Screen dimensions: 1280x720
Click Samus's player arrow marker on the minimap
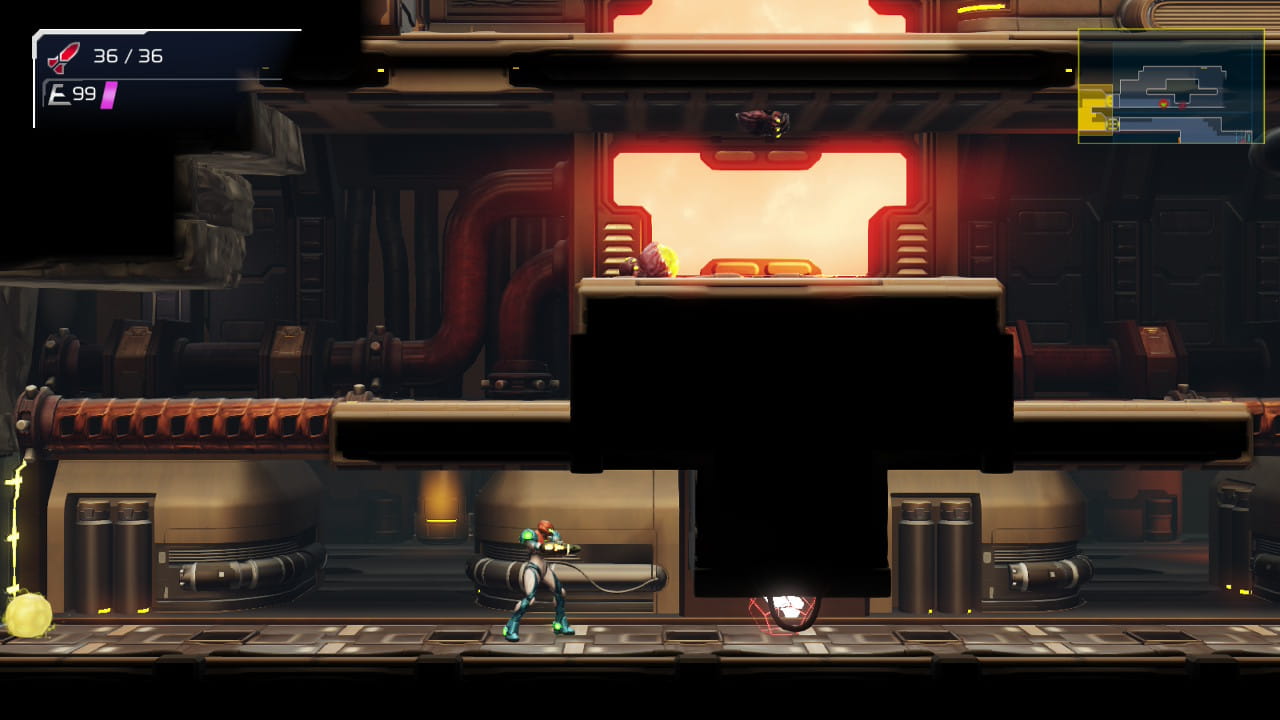[x=1163, y=103]
